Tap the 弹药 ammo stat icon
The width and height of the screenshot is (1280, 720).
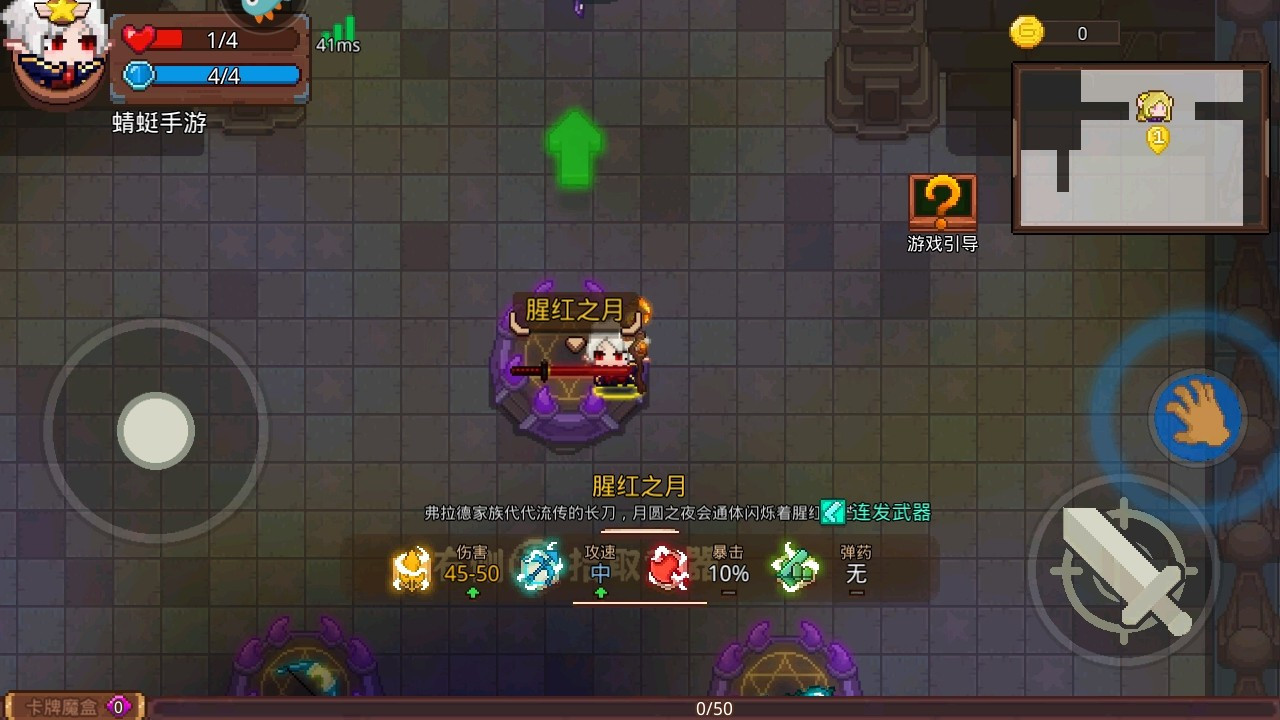tap(795, 568)
